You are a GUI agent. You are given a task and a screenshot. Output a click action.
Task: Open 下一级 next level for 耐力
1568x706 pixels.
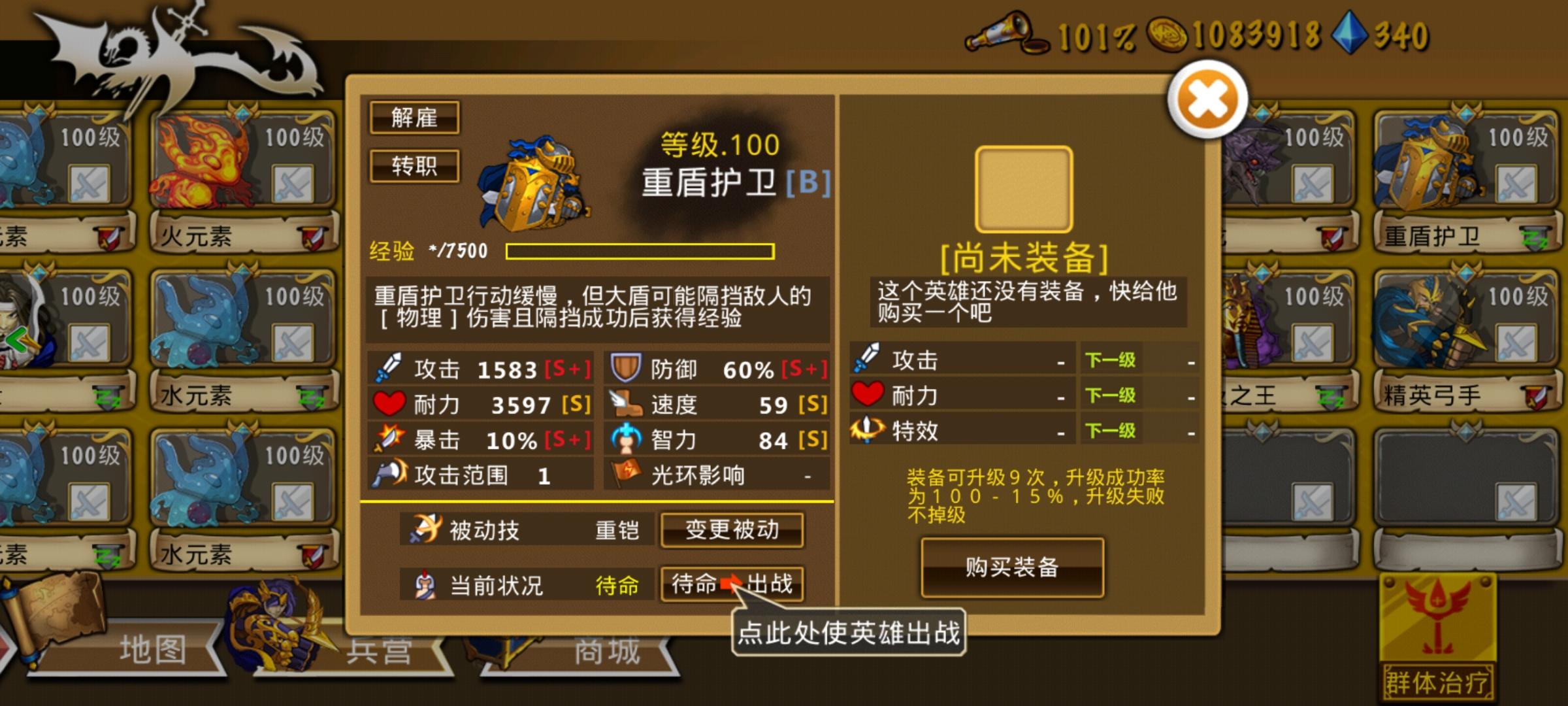click(1111, 395)
